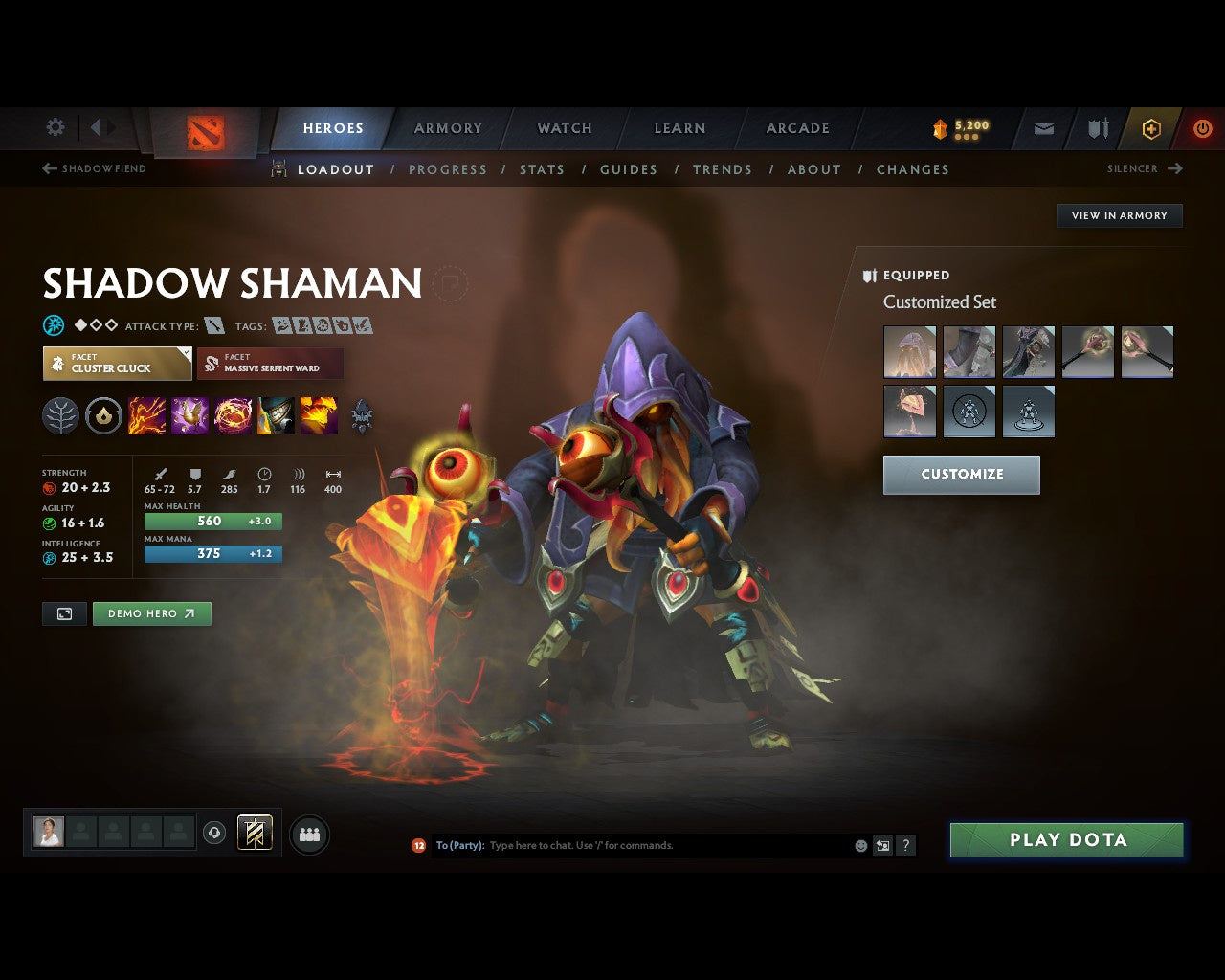
Task: Click the Silencer forward arrow
Action: click(x=1174, y=167)
